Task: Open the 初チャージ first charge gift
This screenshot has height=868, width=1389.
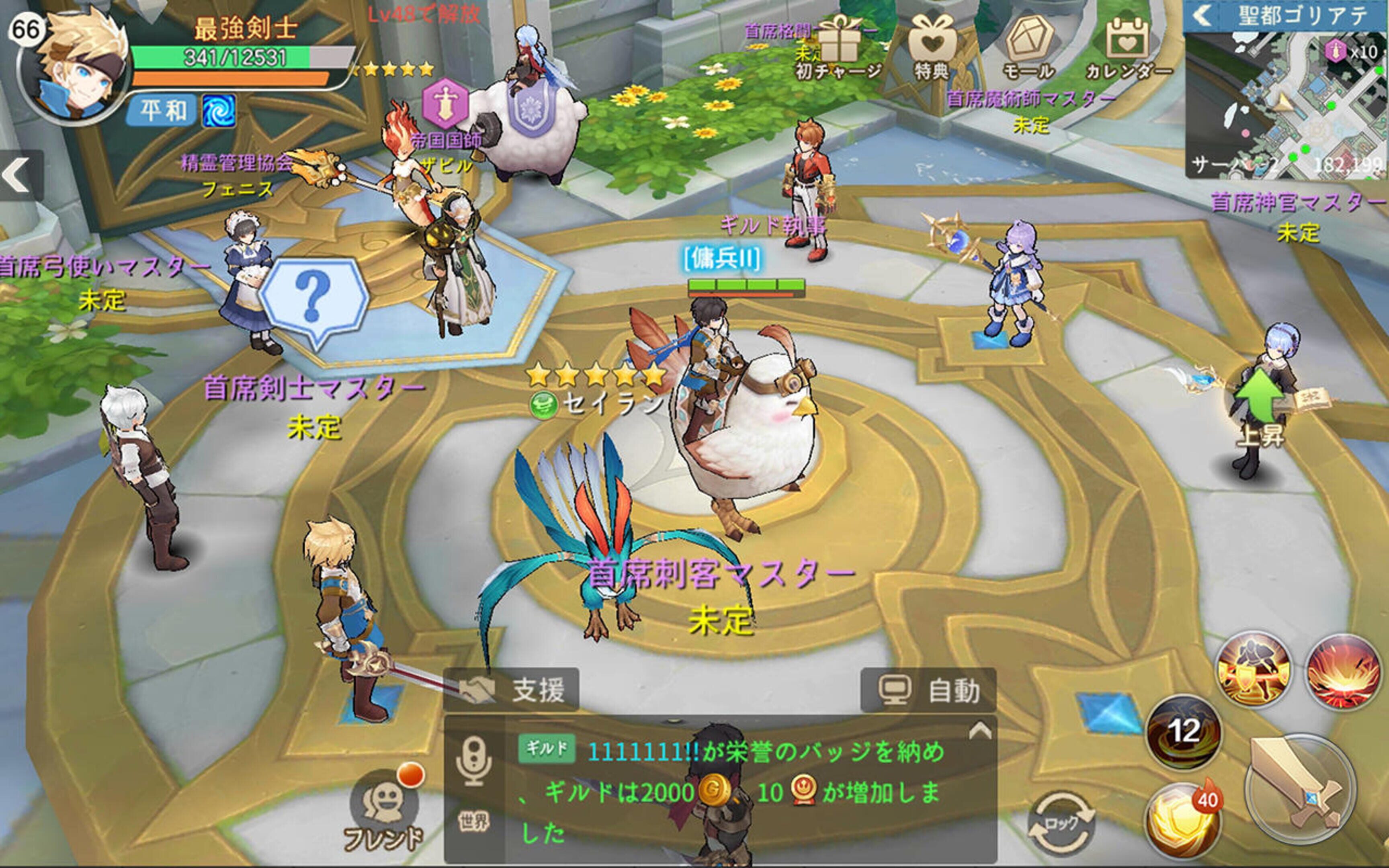Action: (838, 49)
